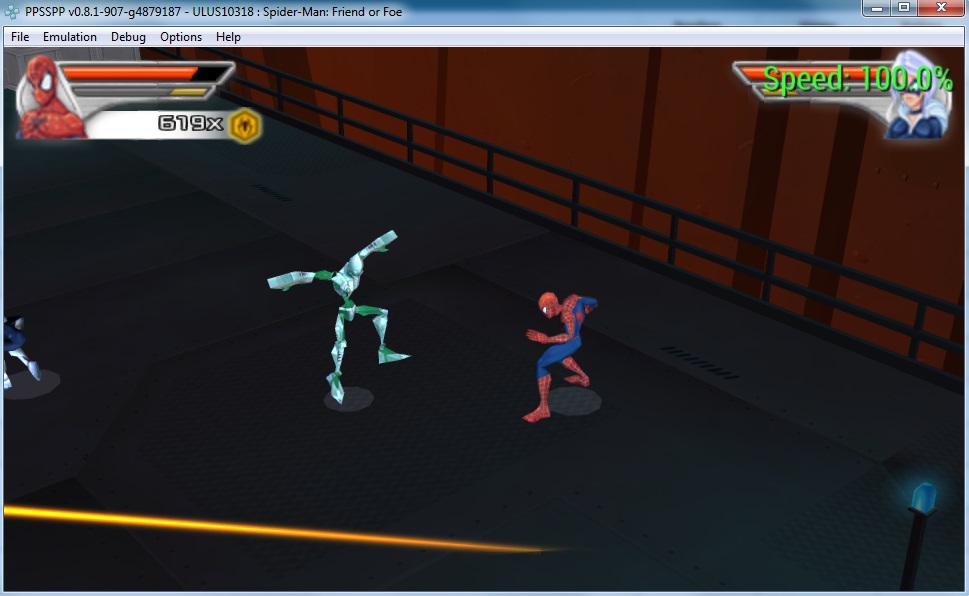The height and width of the screenshot is (596, 969).
Task: Close the PPSSPP window
Action: point(941,8)
